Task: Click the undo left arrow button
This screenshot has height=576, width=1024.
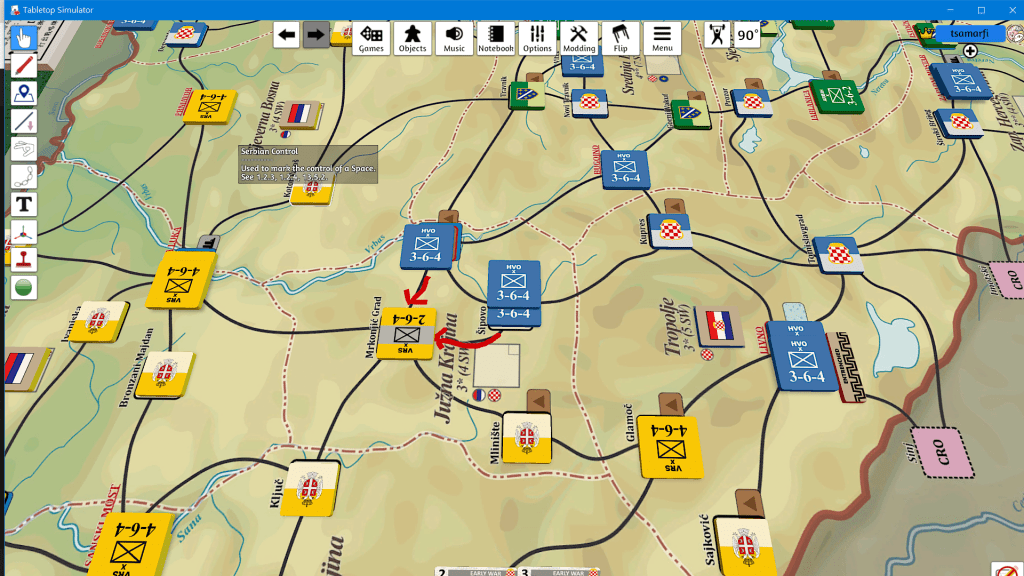Action: point(288,35)
